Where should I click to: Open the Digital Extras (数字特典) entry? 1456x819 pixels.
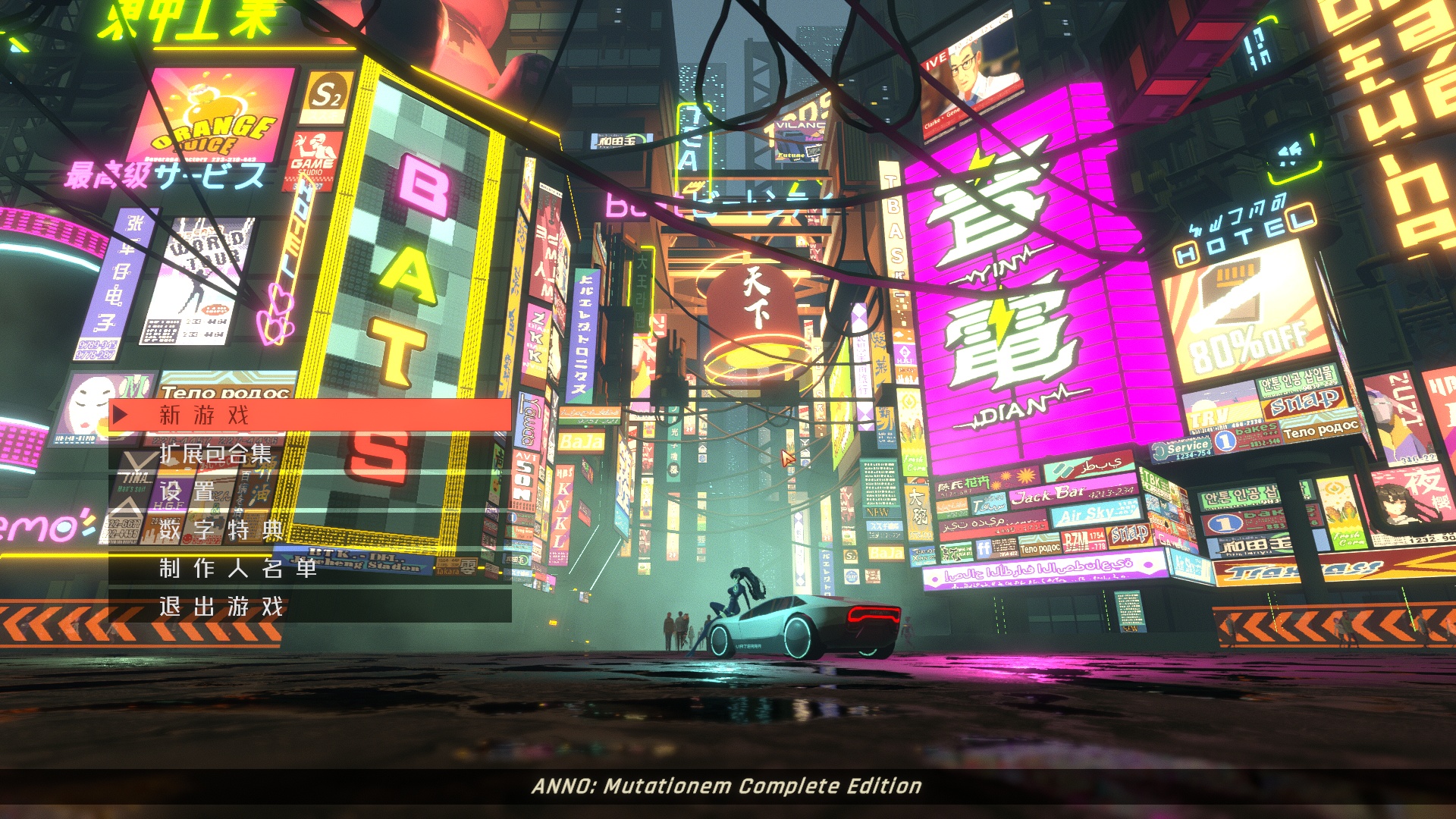220,531
